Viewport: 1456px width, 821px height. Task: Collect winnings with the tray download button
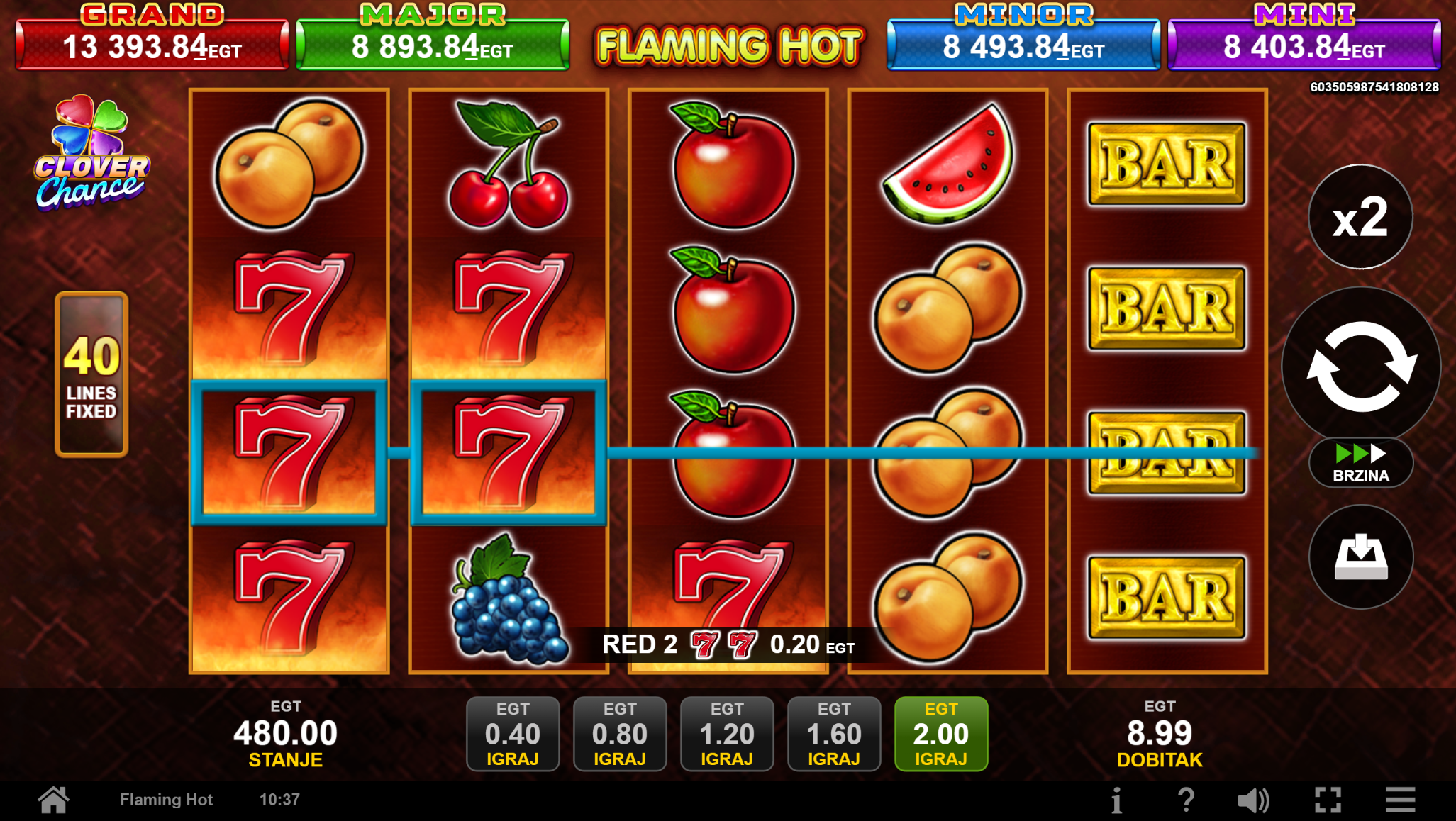click(x=1360, y=557)
